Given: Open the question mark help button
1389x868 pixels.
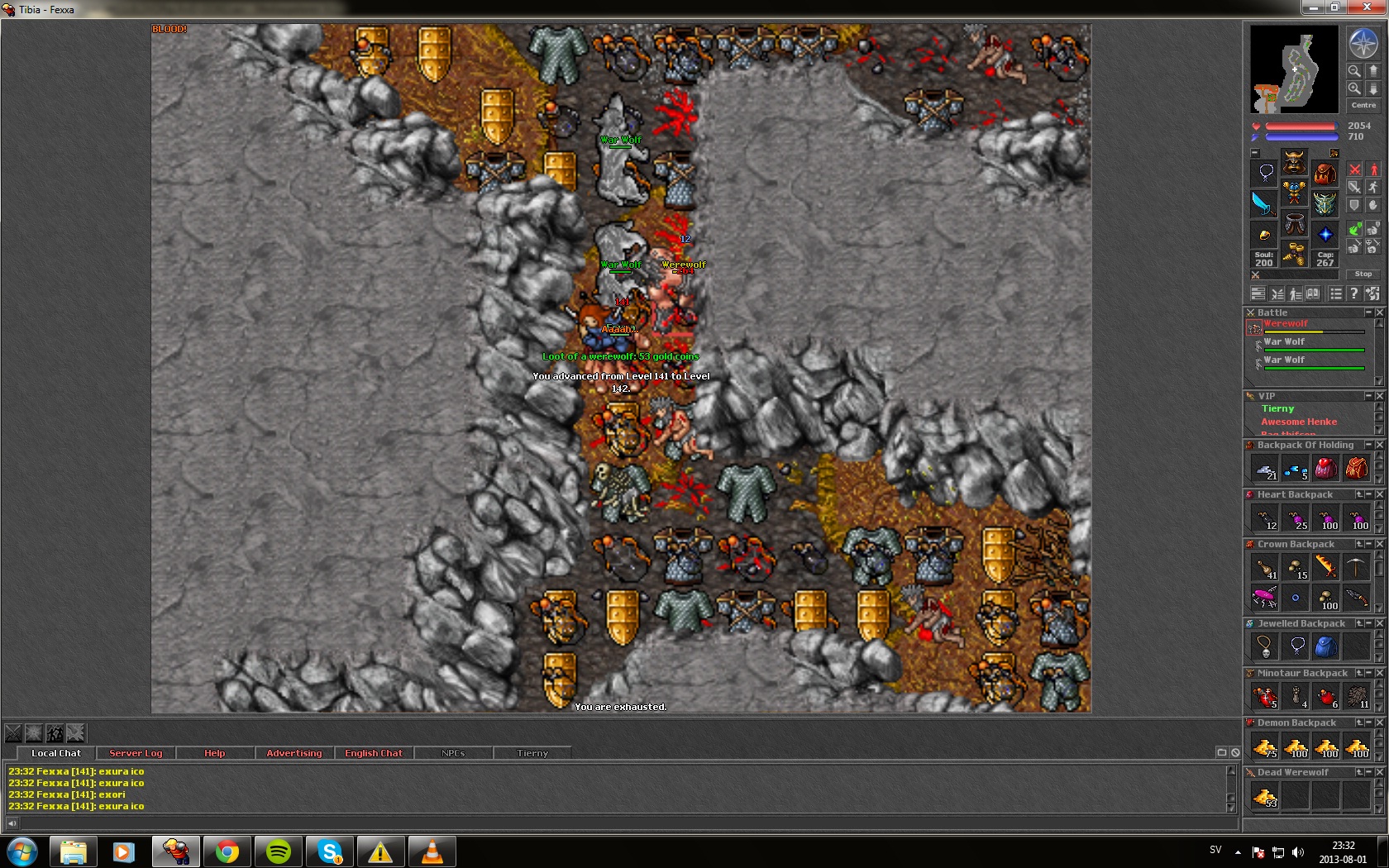Looking at the screenshot, I should pyautogui.click(x=1353, y=293).
